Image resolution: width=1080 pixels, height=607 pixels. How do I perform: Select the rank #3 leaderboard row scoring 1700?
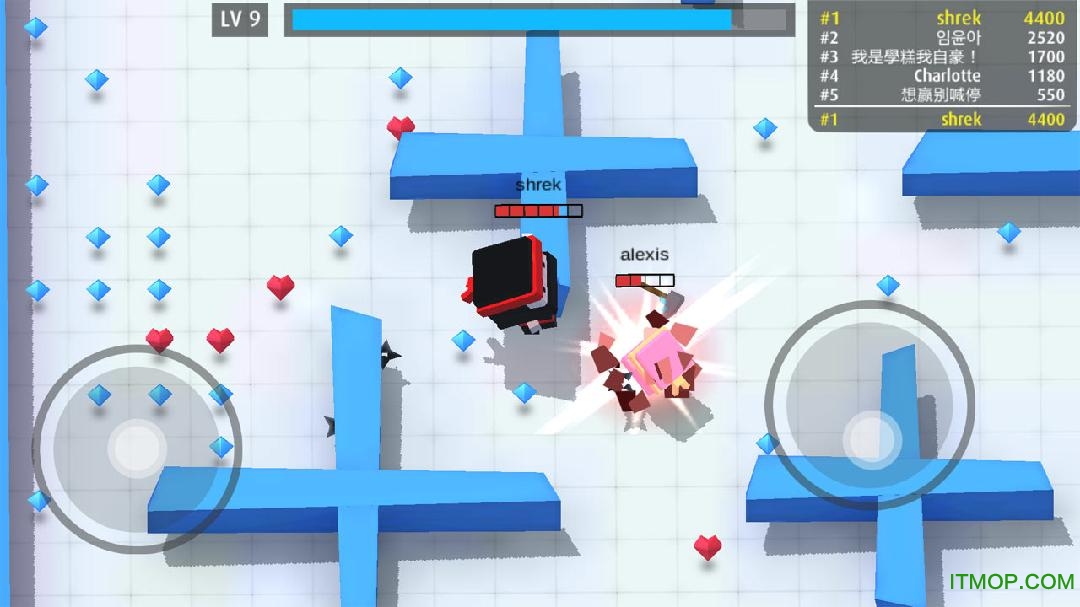[941, 57]
